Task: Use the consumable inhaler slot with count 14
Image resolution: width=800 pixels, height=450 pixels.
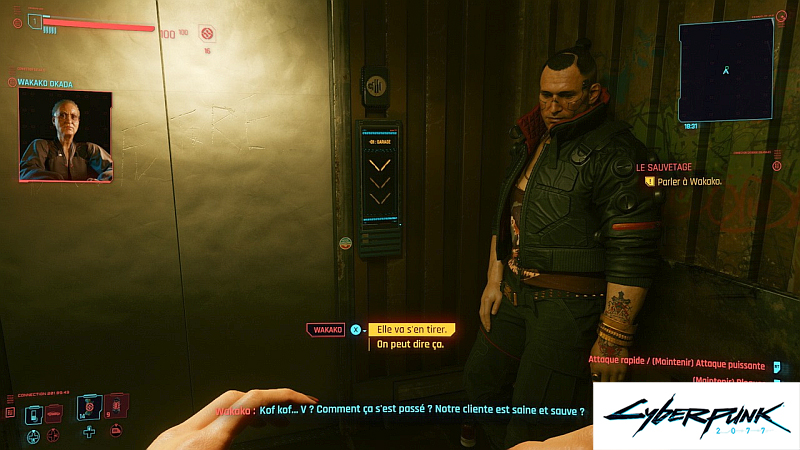Action: tap(89, 410)
